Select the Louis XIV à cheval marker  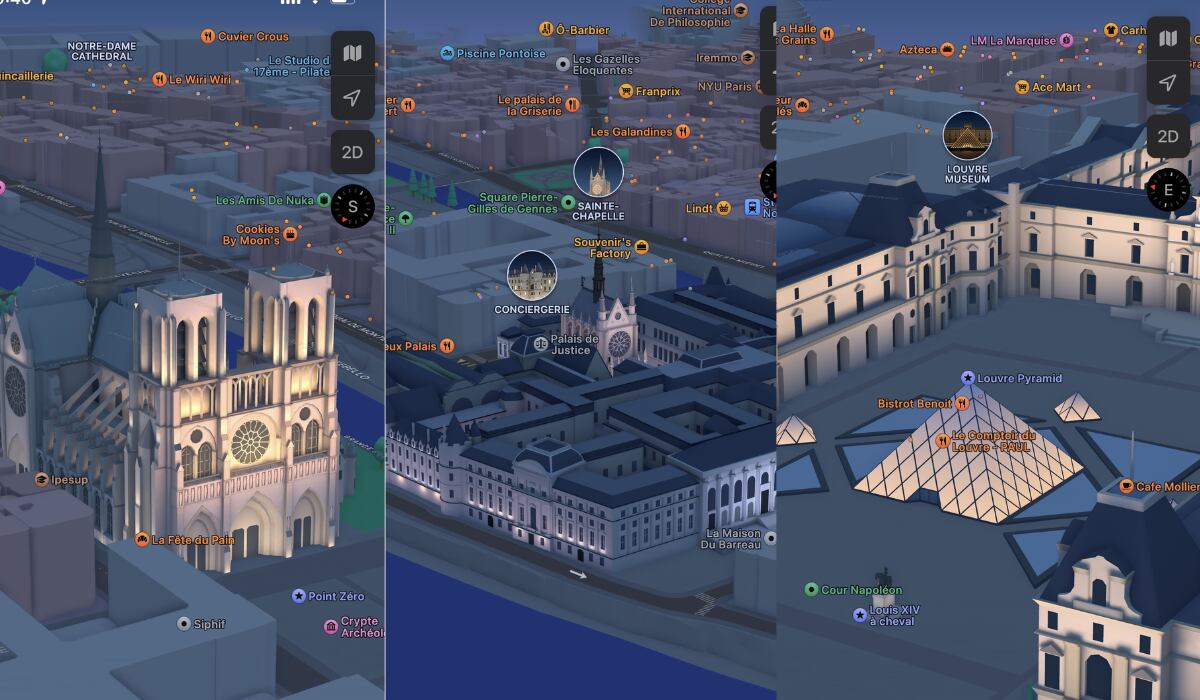pos(859,615)
